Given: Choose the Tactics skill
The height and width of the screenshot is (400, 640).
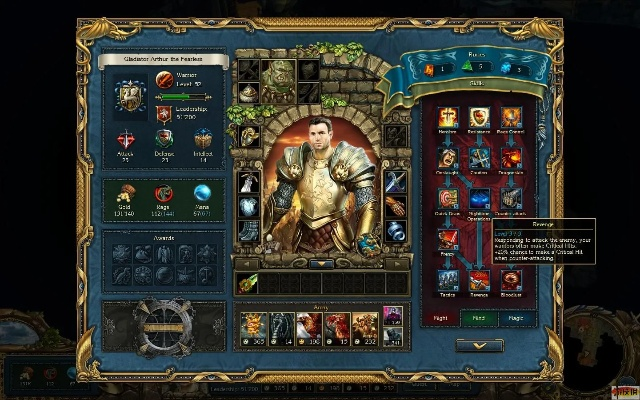Looking at the screenshot, I should 445,280.
